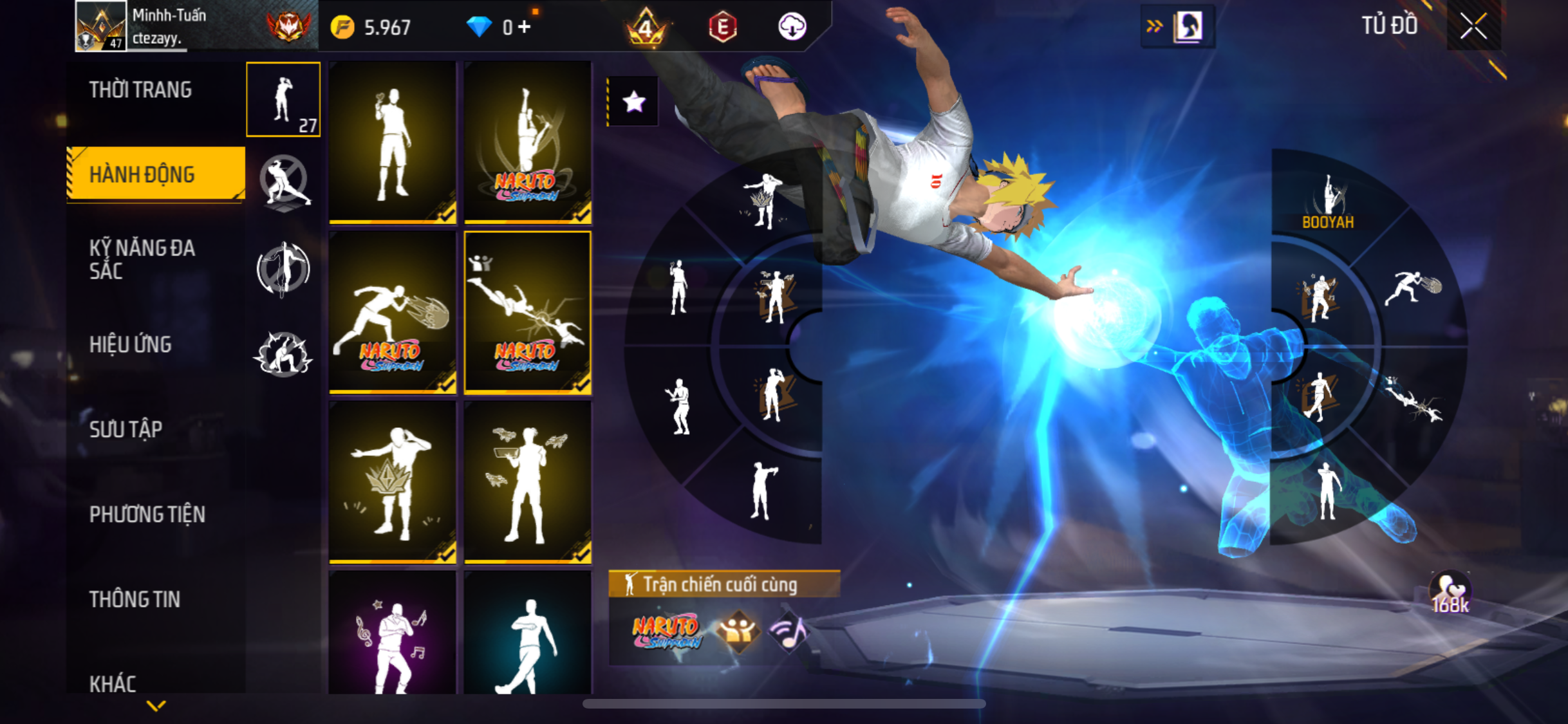This screenshot has width=1568, height=724.
Task: Go to the SƯU TẬP category
Action: coord(126,429)
